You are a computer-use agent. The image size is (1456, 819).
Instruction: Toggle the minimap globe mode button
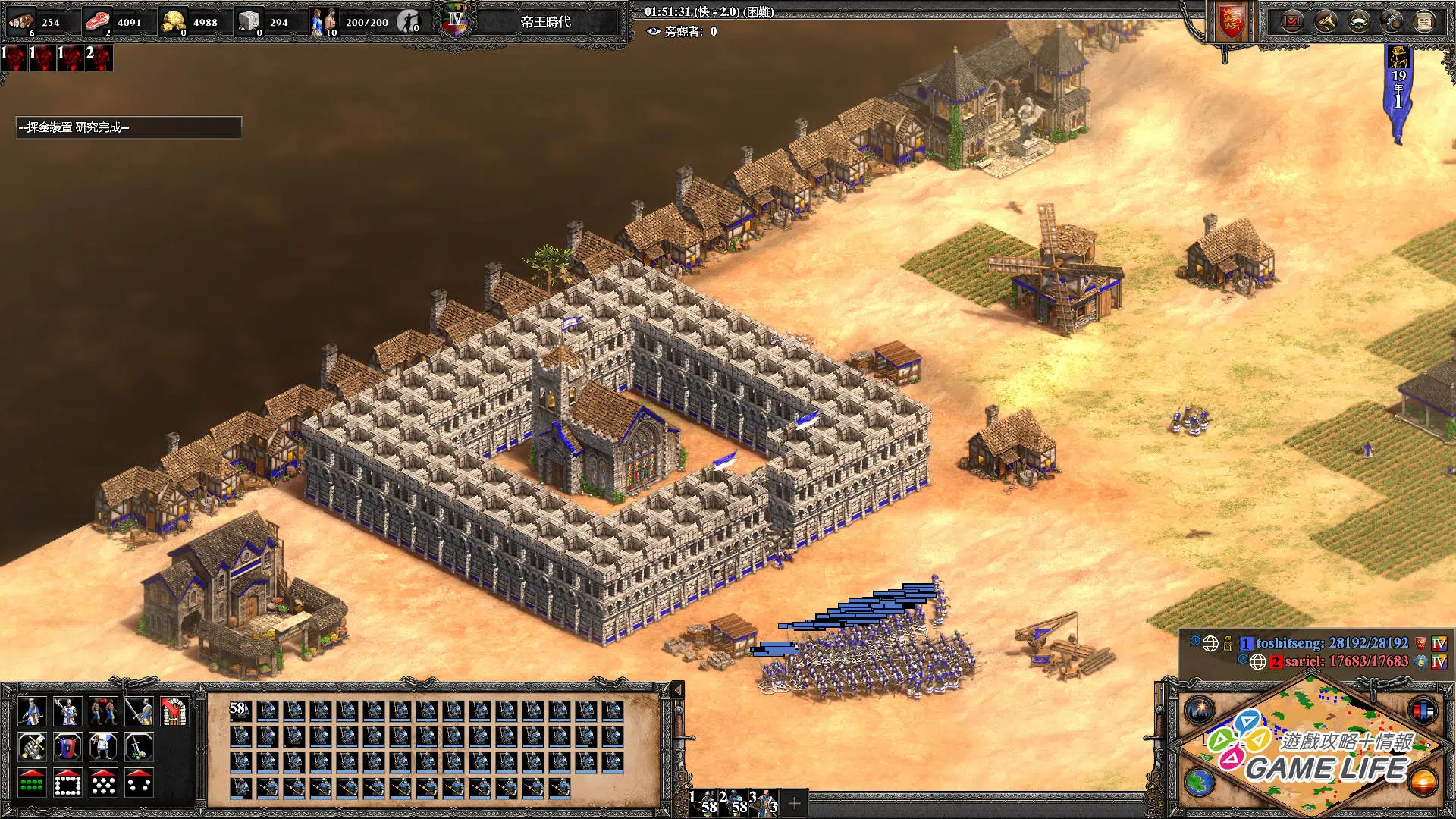(x=1200, y=782)
